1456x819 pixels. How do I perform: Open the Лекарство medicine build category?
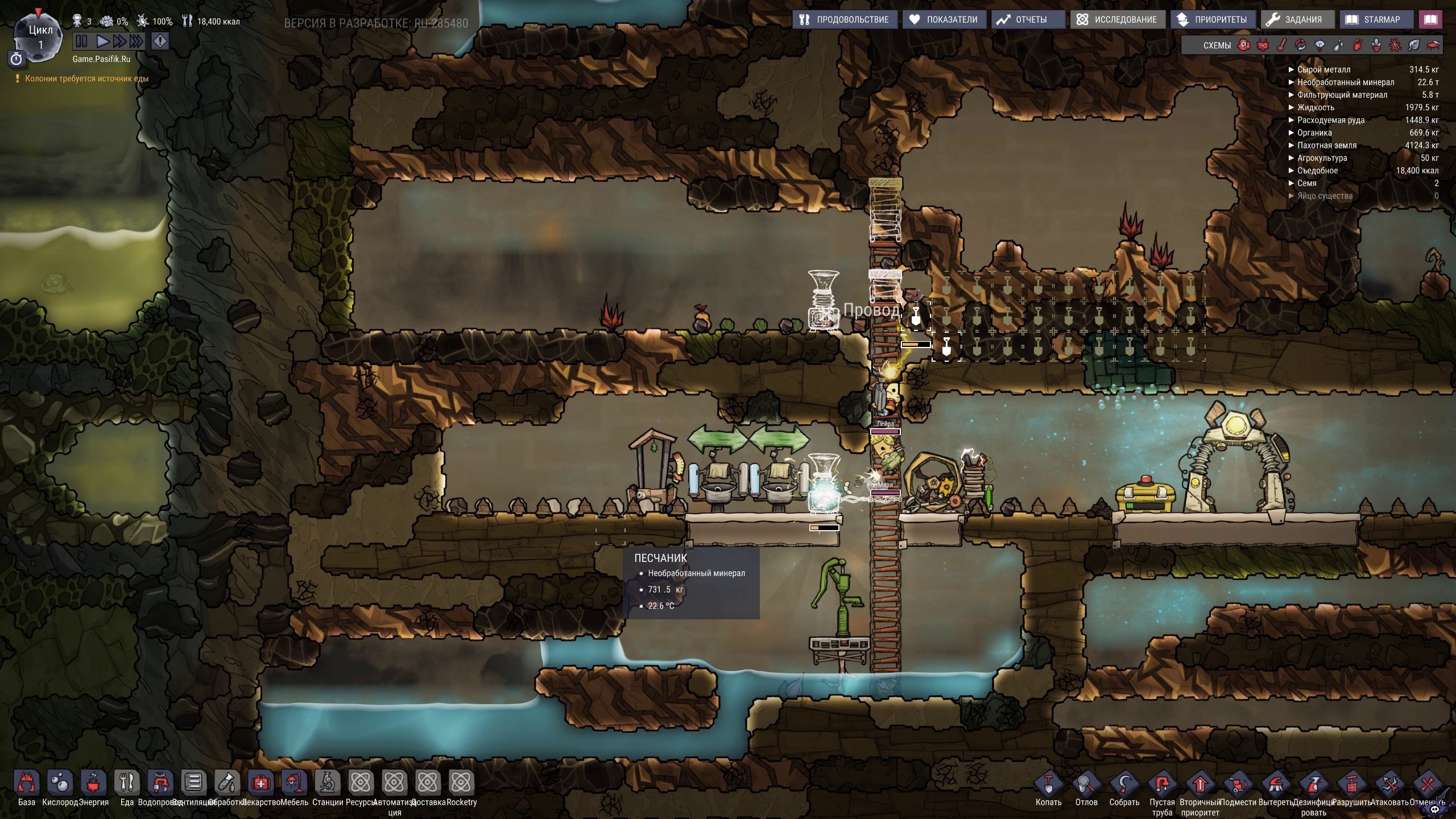(260, 783)
